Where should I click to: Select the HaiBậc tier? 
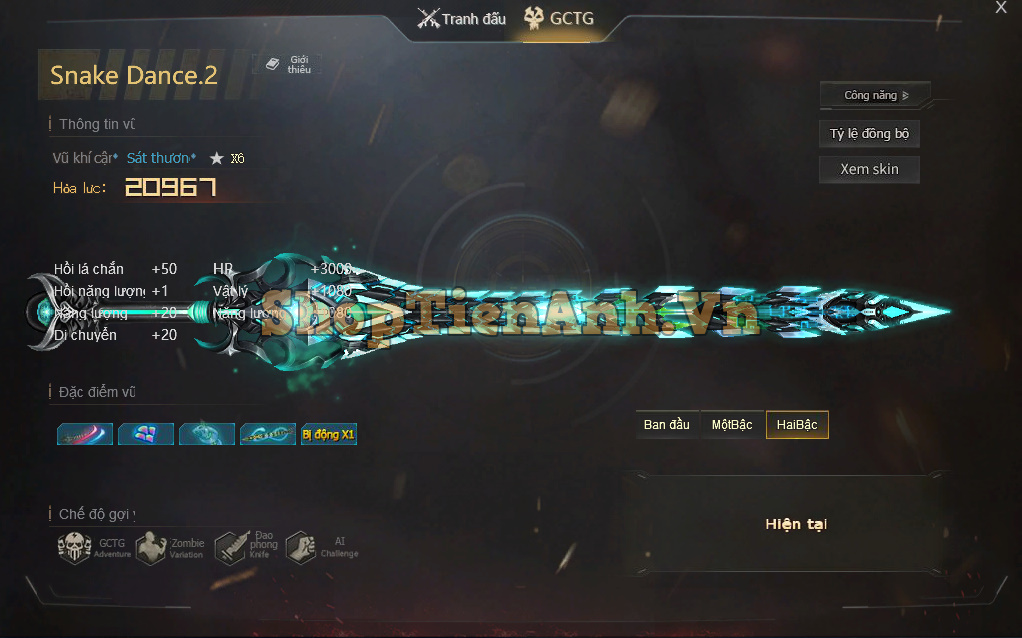tap(797, 425)
